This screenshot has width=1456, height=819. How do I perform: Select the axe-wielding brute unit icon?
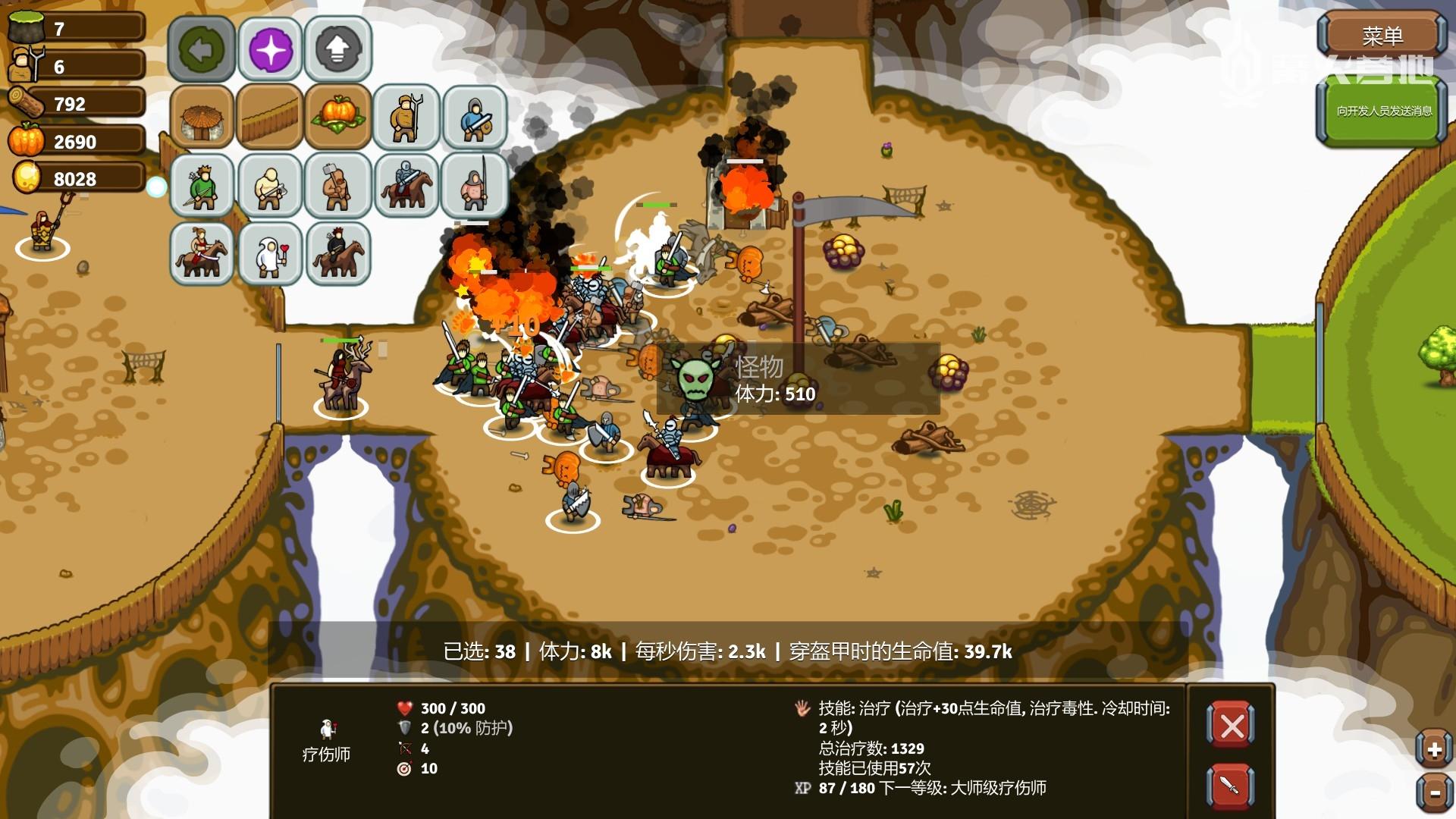coord(270,185)
